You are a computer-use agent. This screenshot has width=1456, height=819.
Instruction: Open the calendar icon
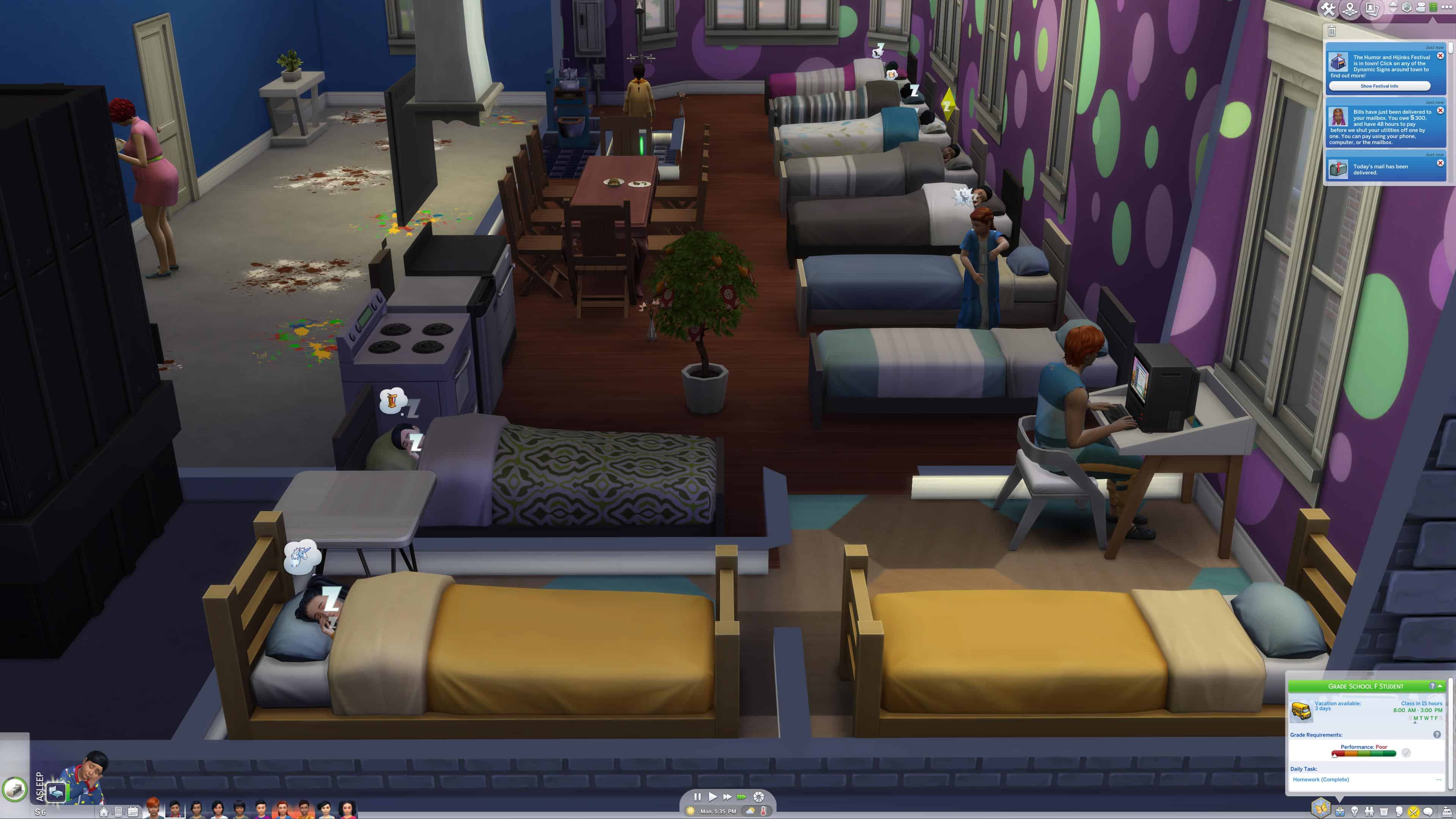(133, 812)
